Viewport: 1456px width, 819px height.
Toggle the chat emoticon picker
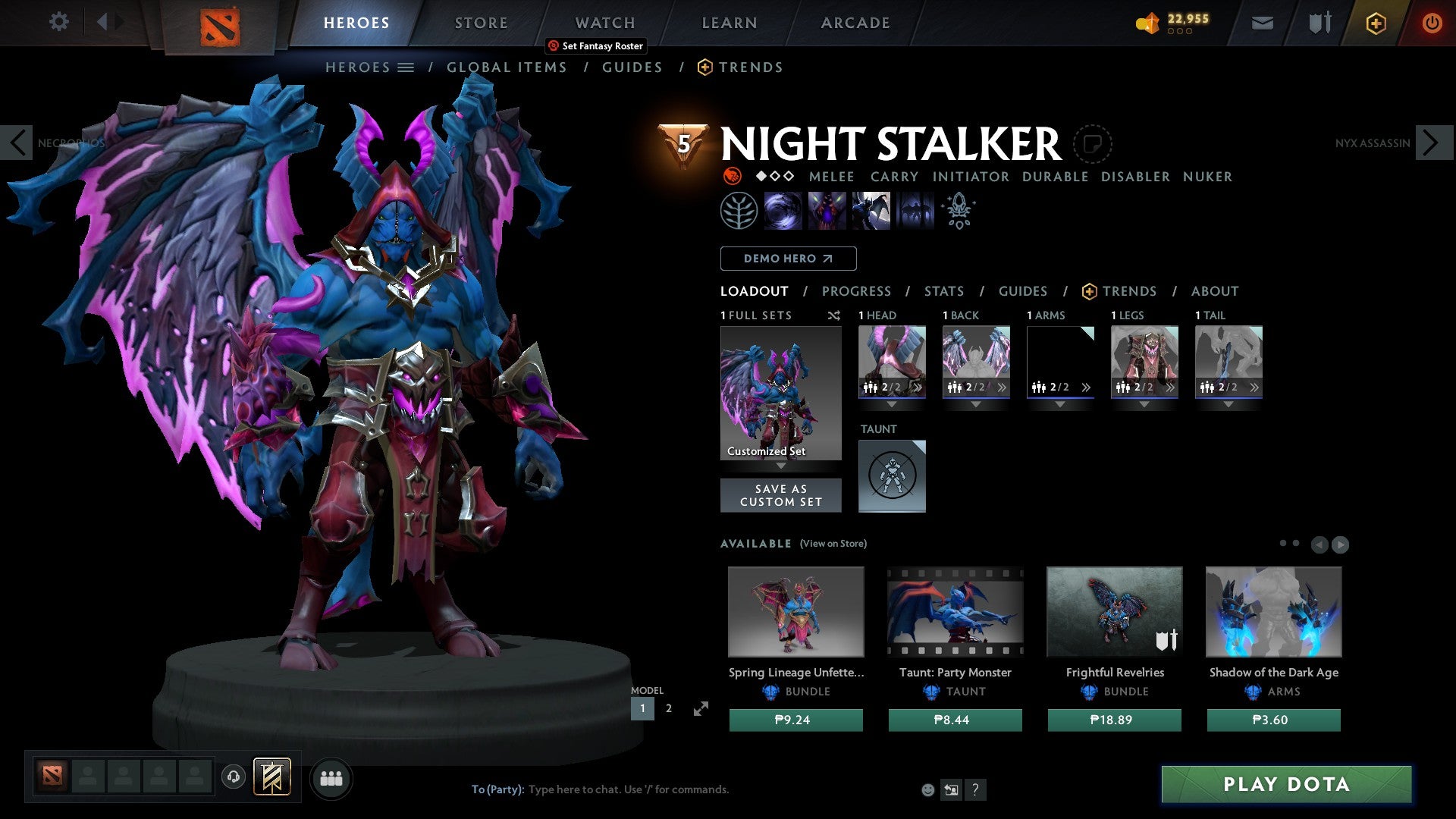[x=927, y=789]
